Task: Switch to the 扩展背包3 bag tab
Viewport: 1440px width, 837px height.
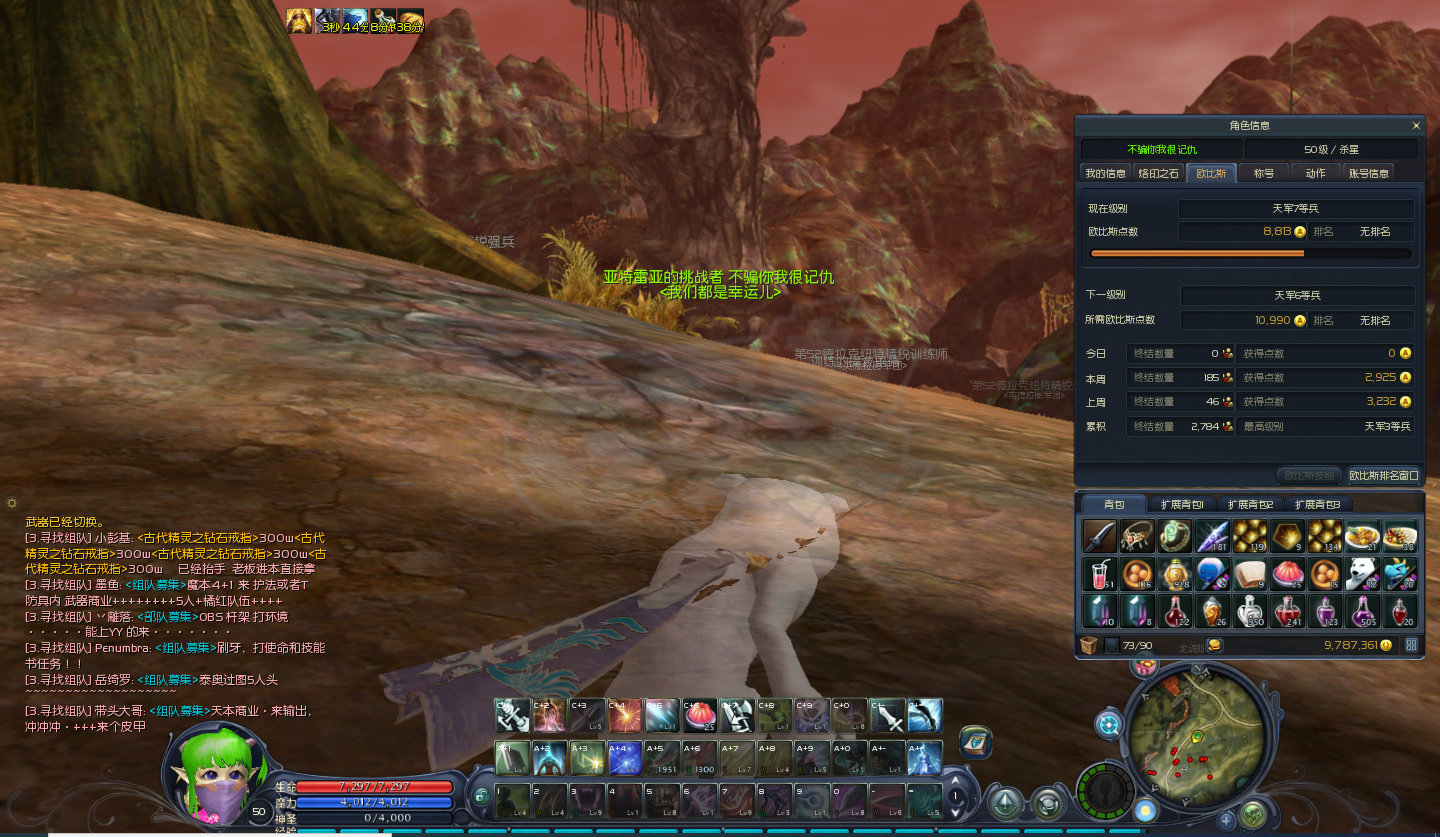Action: [1317, 504]
